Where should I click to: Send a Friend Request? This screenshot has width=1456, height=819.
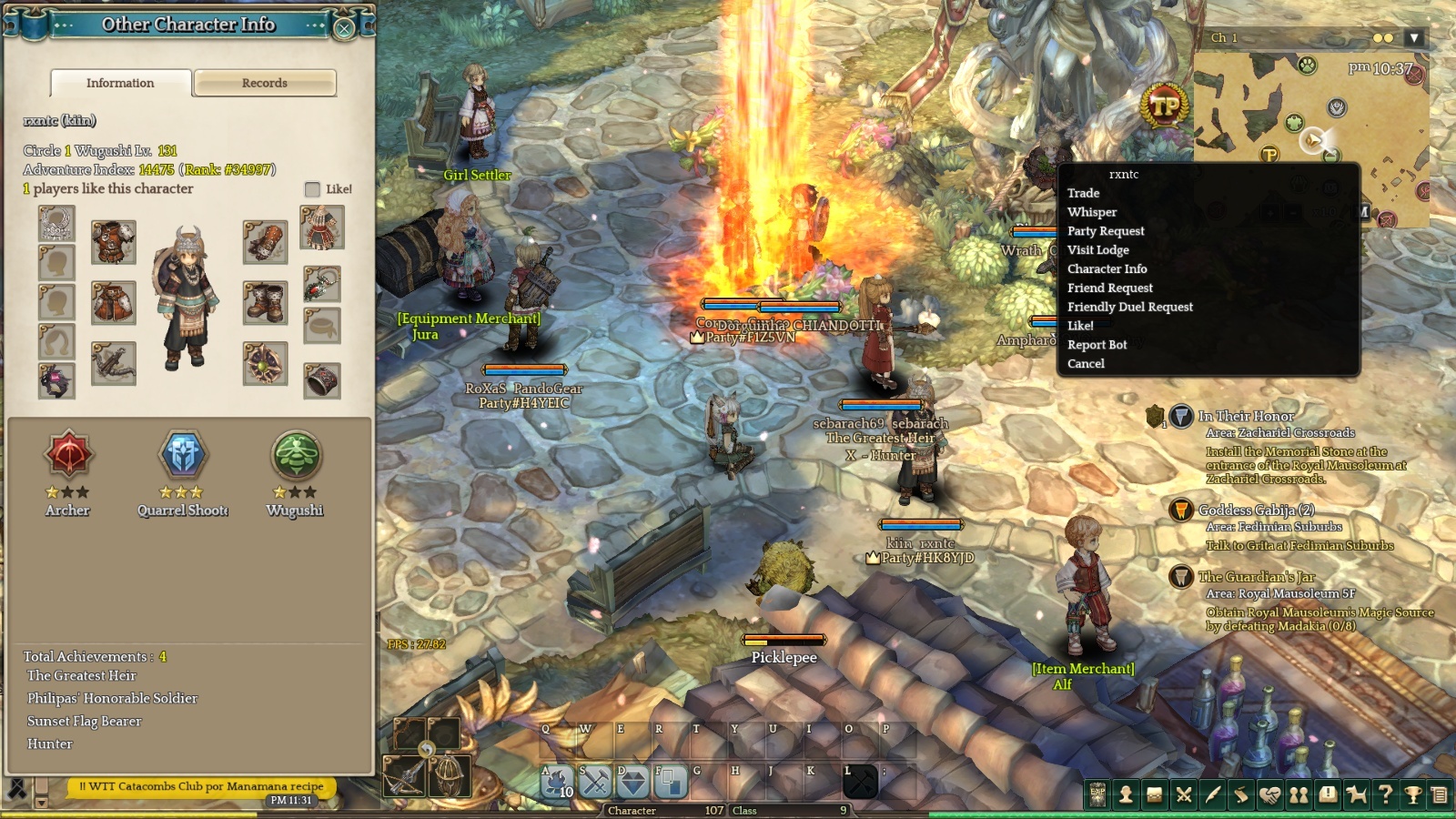[1109, 288]
